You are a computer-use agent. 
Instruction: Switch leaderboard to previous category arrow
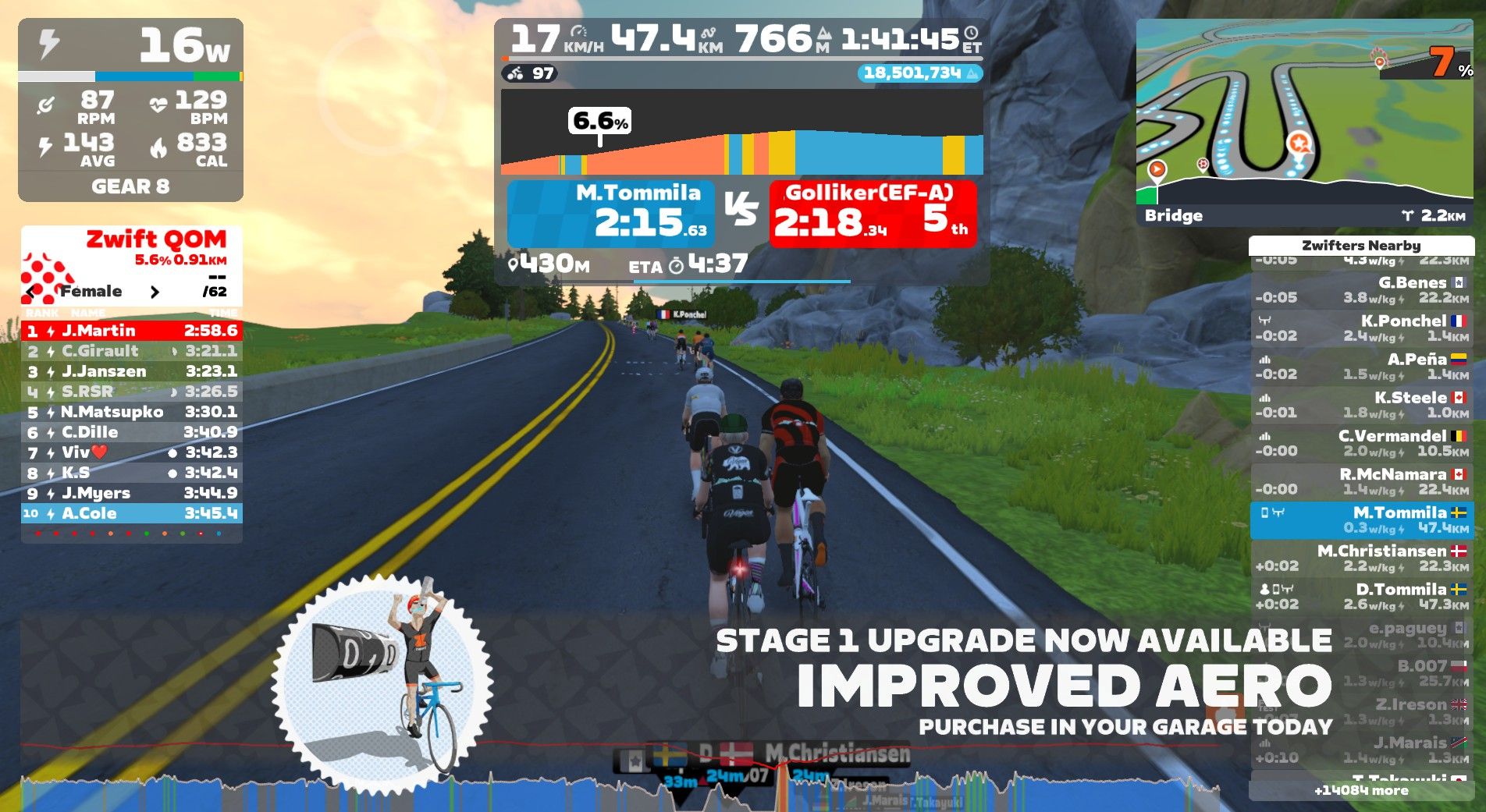[31, 292]
